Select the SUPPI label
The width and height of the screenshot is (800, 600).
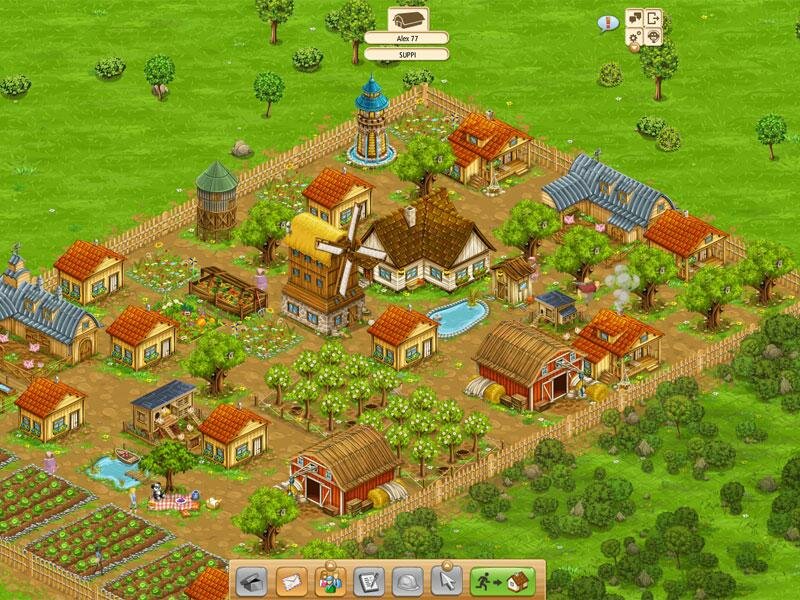point(406,55)
